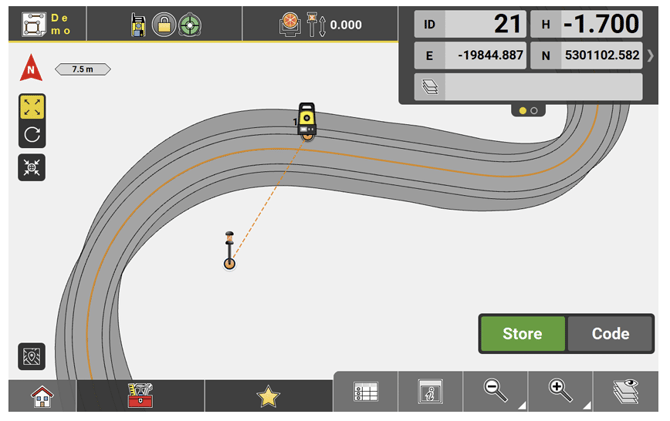Select the padlock lock status icon
670x421 pixels.
163,25
